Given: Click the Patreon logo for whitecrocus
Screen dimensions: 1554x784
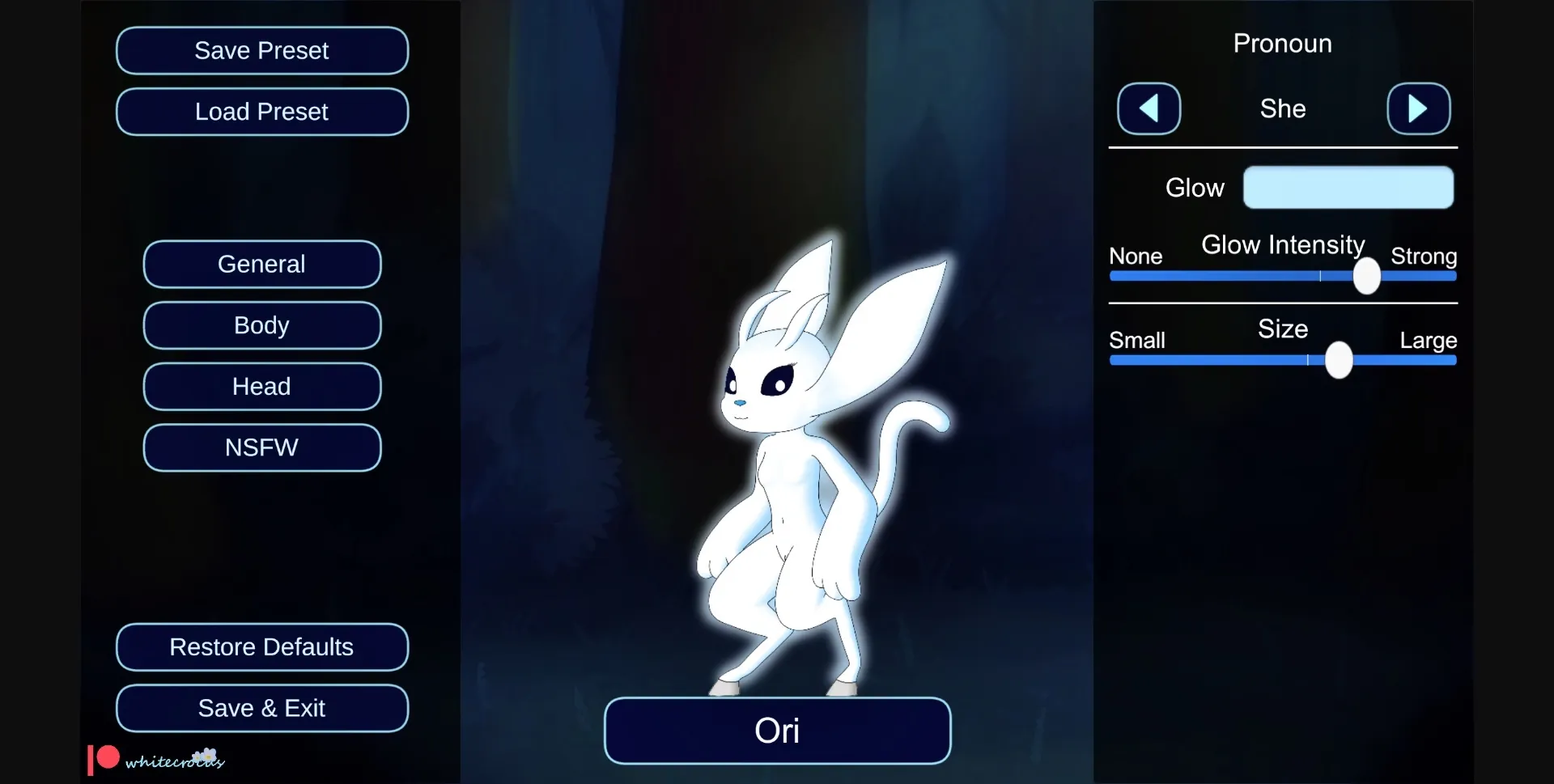Looking at the screenshot, I should click(x=101, y=759).
